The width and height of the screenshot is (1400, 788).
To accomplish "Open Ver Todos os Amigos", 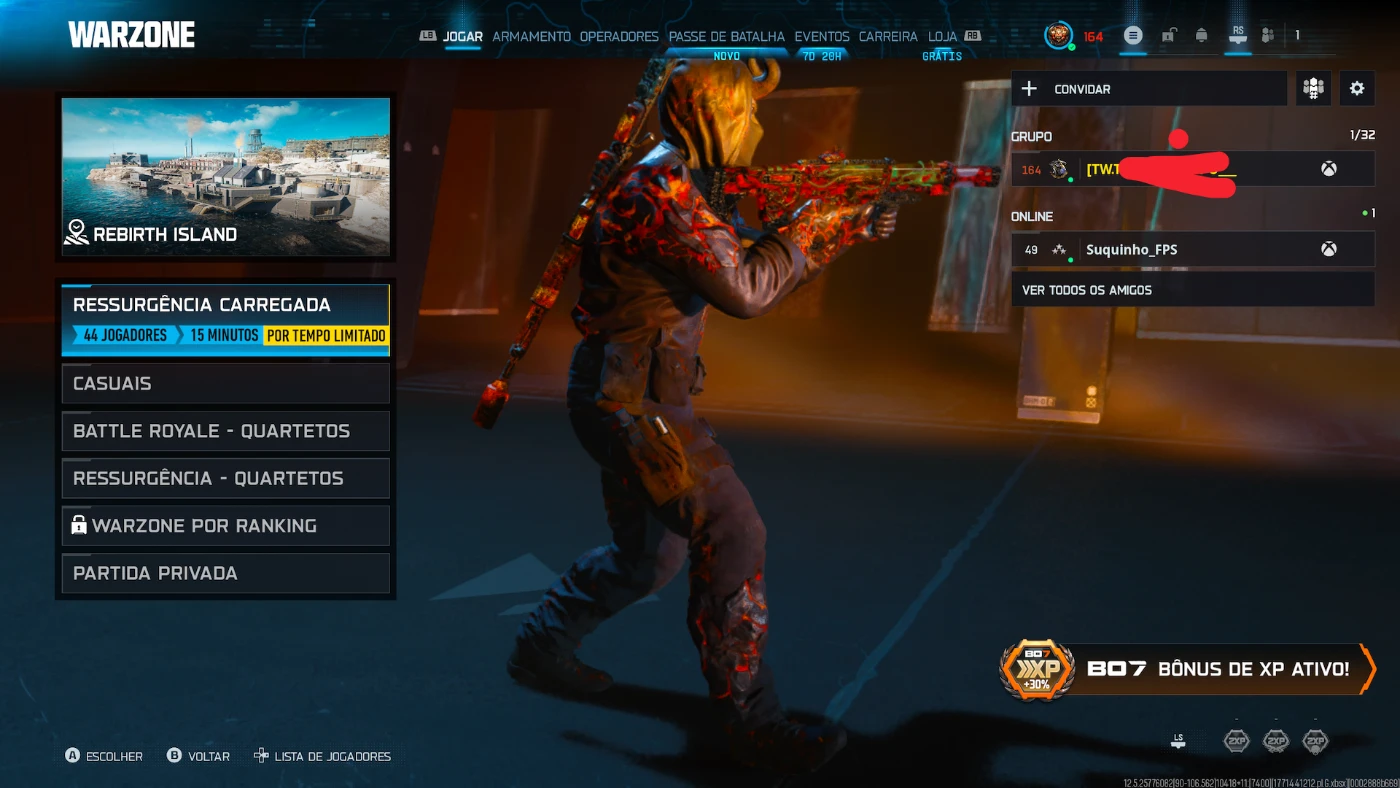I will point(1192,290).
